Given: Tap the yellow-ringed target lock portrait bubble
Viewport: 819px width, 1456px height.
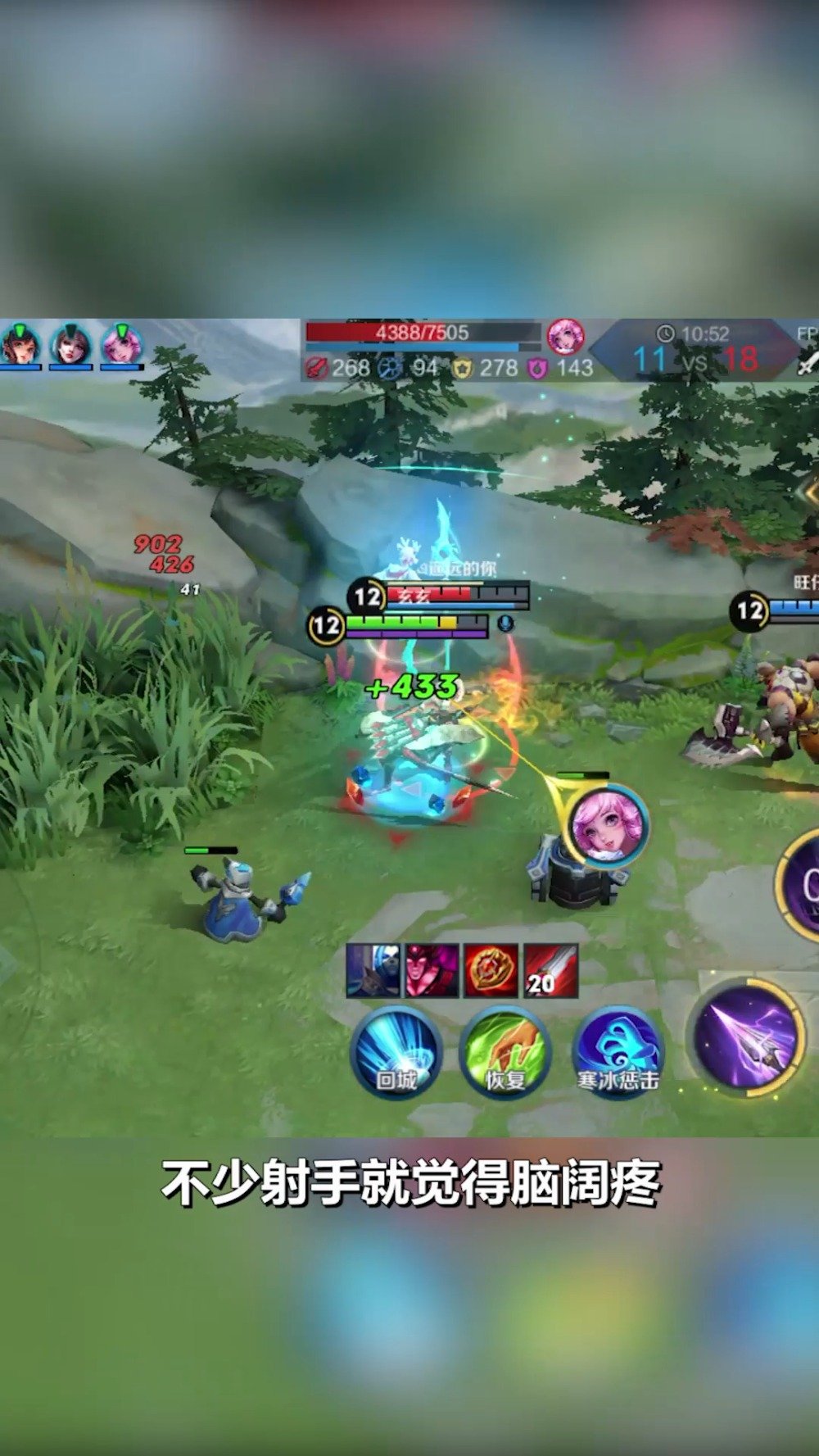Looking at the screenshot, I should pyautogui.click(x=608, y=826).
